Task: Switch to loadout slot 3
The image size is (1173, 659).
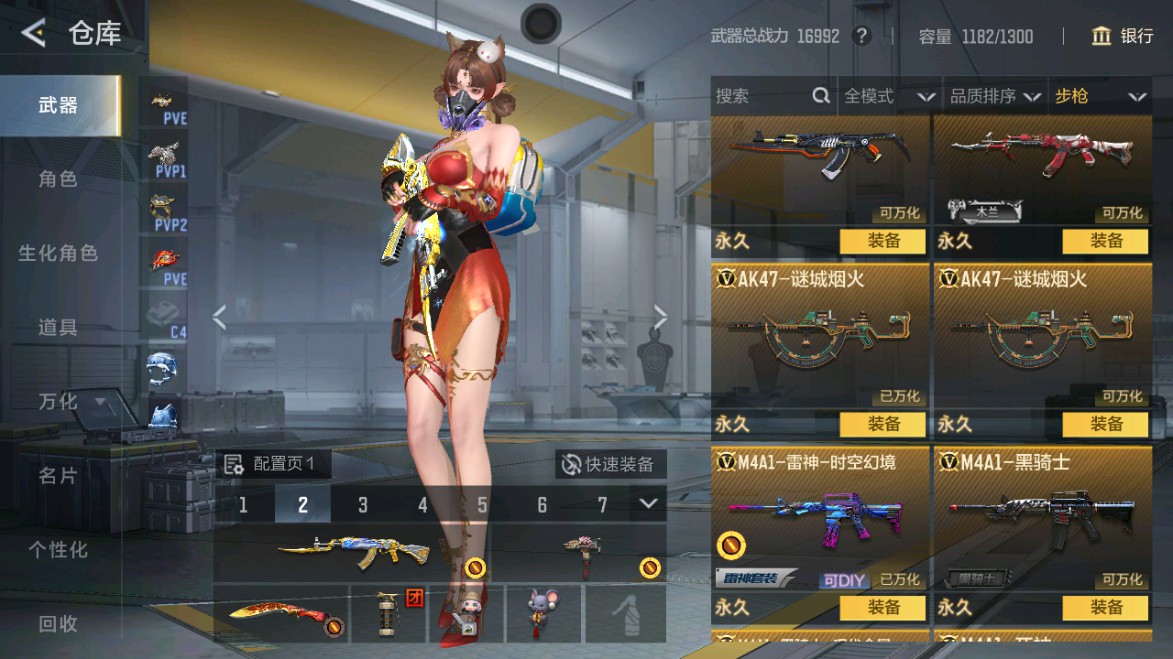Action: pos(363,505)
